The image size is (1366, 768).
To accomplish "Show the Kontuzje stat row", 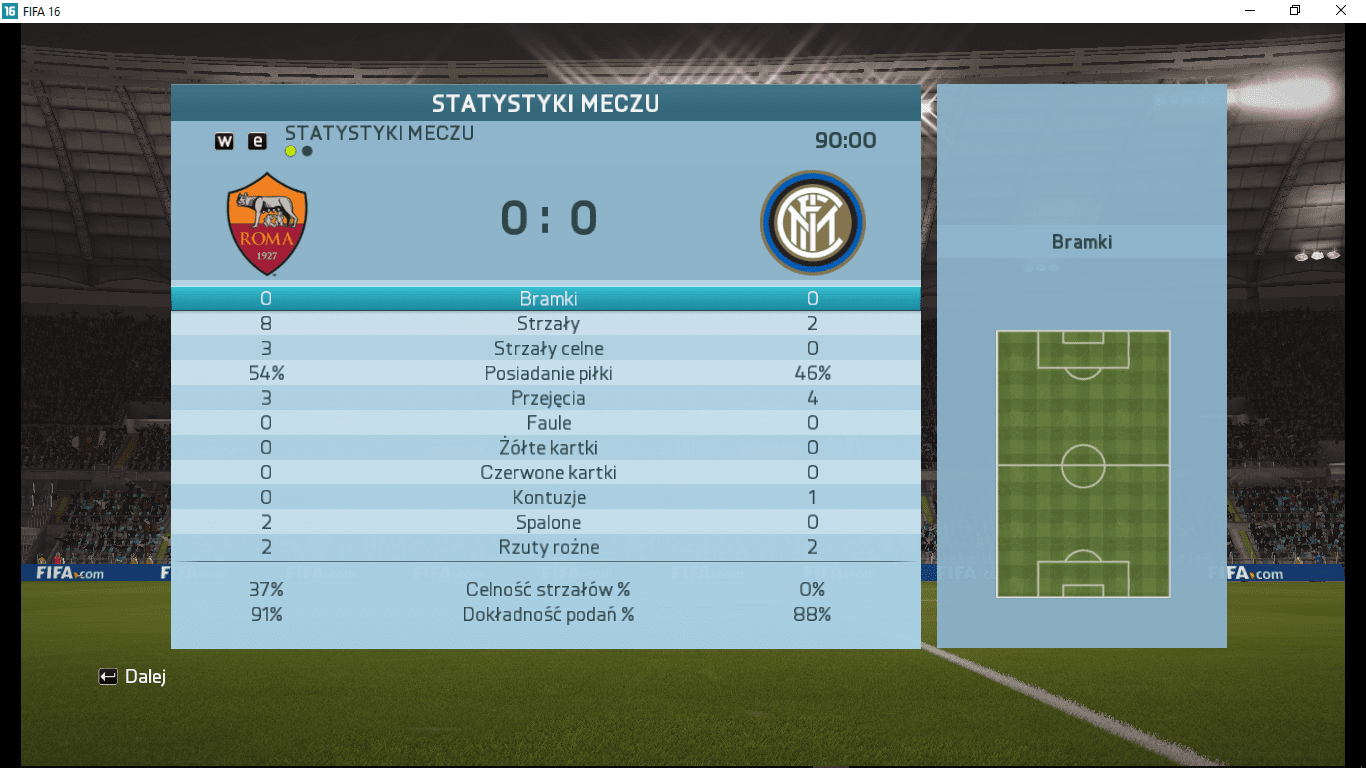I will coord(547,498).
